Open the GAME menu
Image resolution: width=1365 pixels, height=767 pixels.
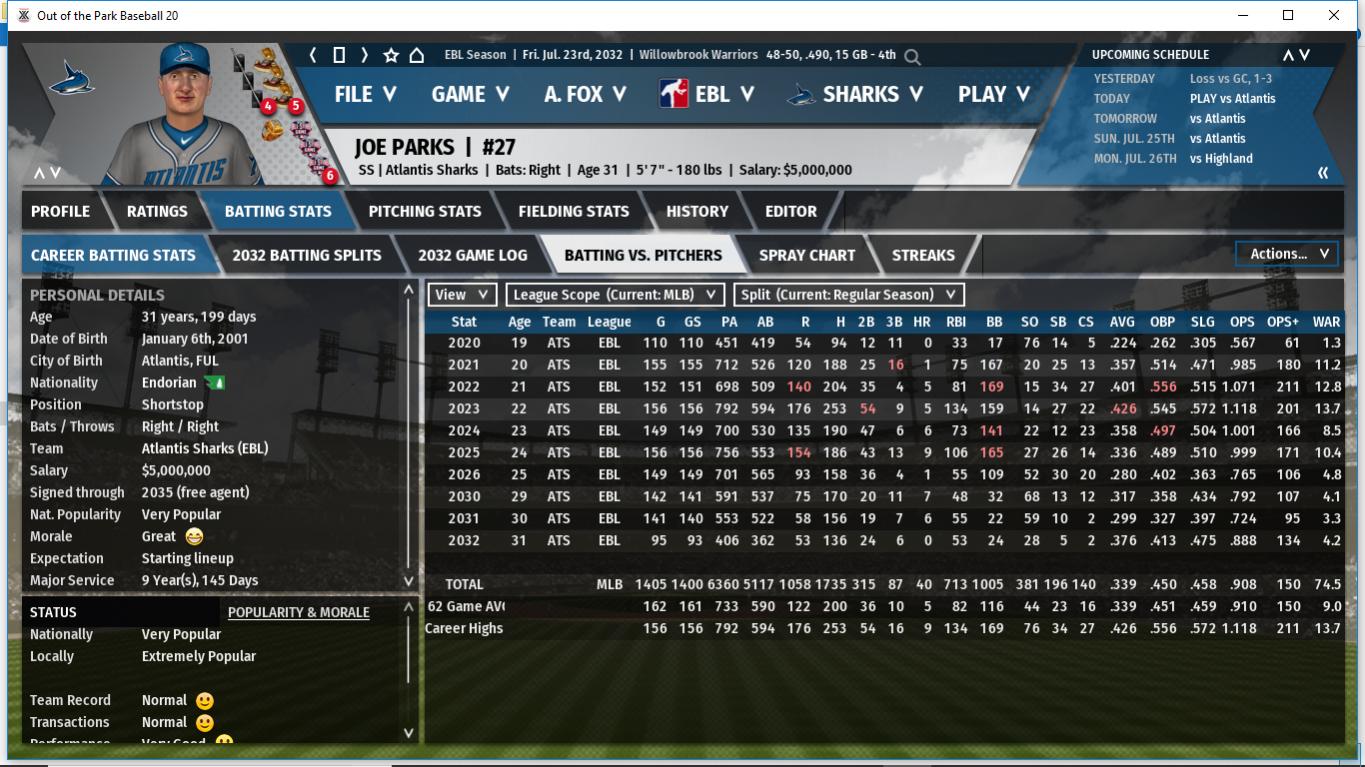470,94
